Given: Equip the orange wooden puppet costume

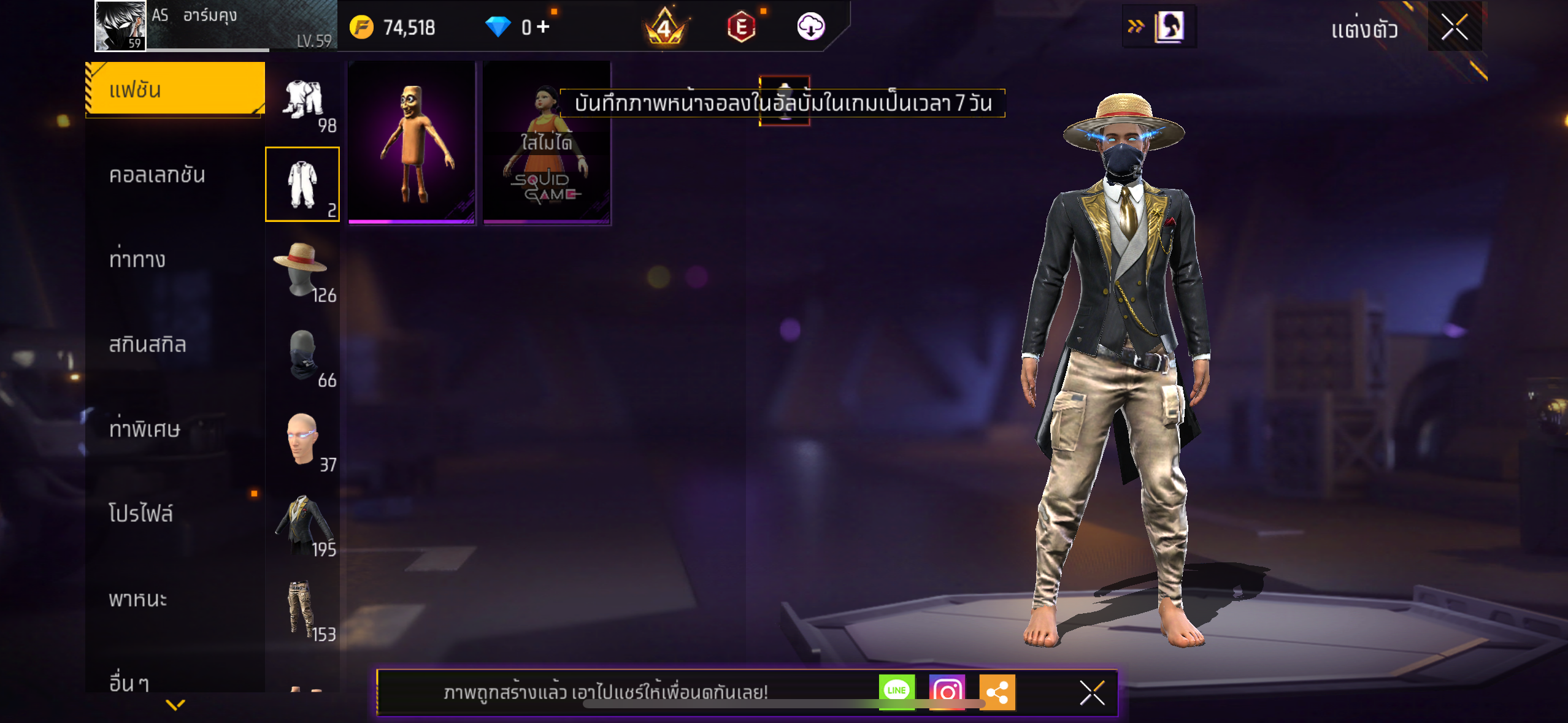Looking at the screenshot, I should pos(412,143).
